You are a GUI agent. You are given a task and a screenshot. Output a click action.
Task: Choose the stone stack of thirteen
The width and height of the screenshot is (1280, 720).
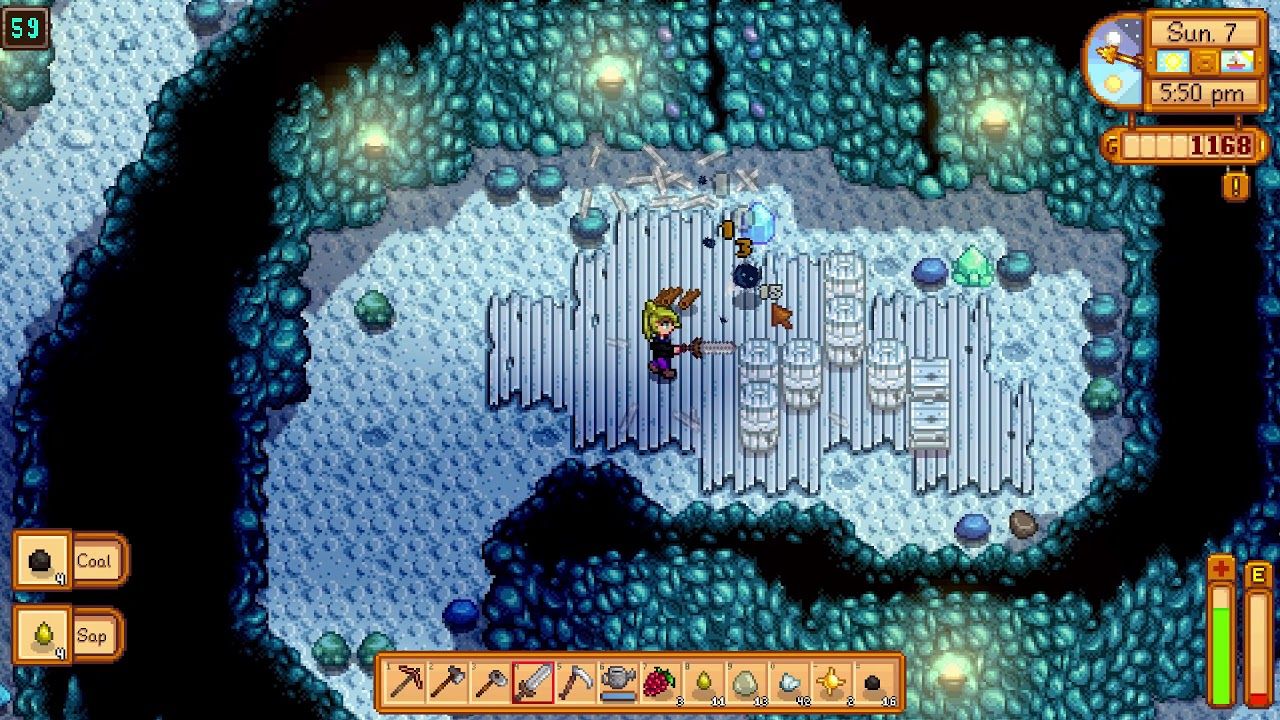(746, 683)
